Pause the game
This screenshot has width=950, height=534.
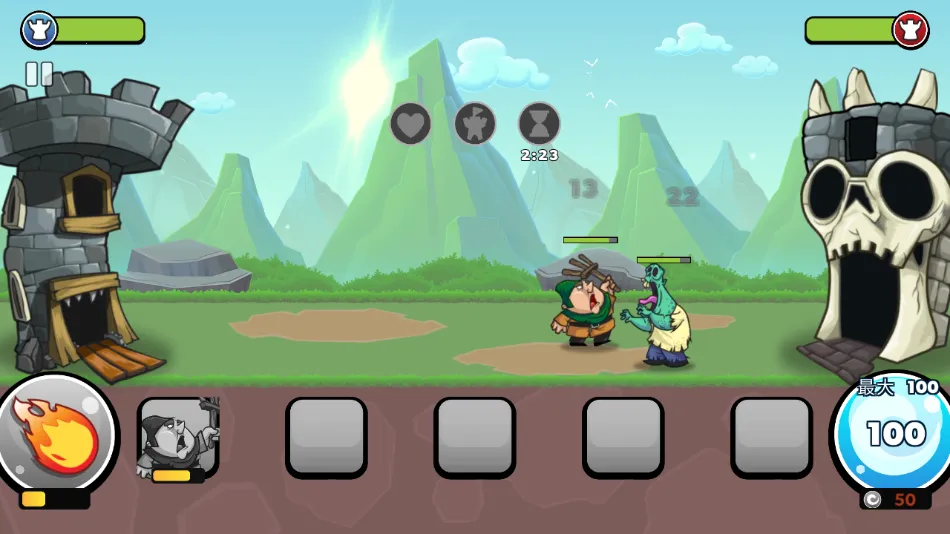pos(39,73)
